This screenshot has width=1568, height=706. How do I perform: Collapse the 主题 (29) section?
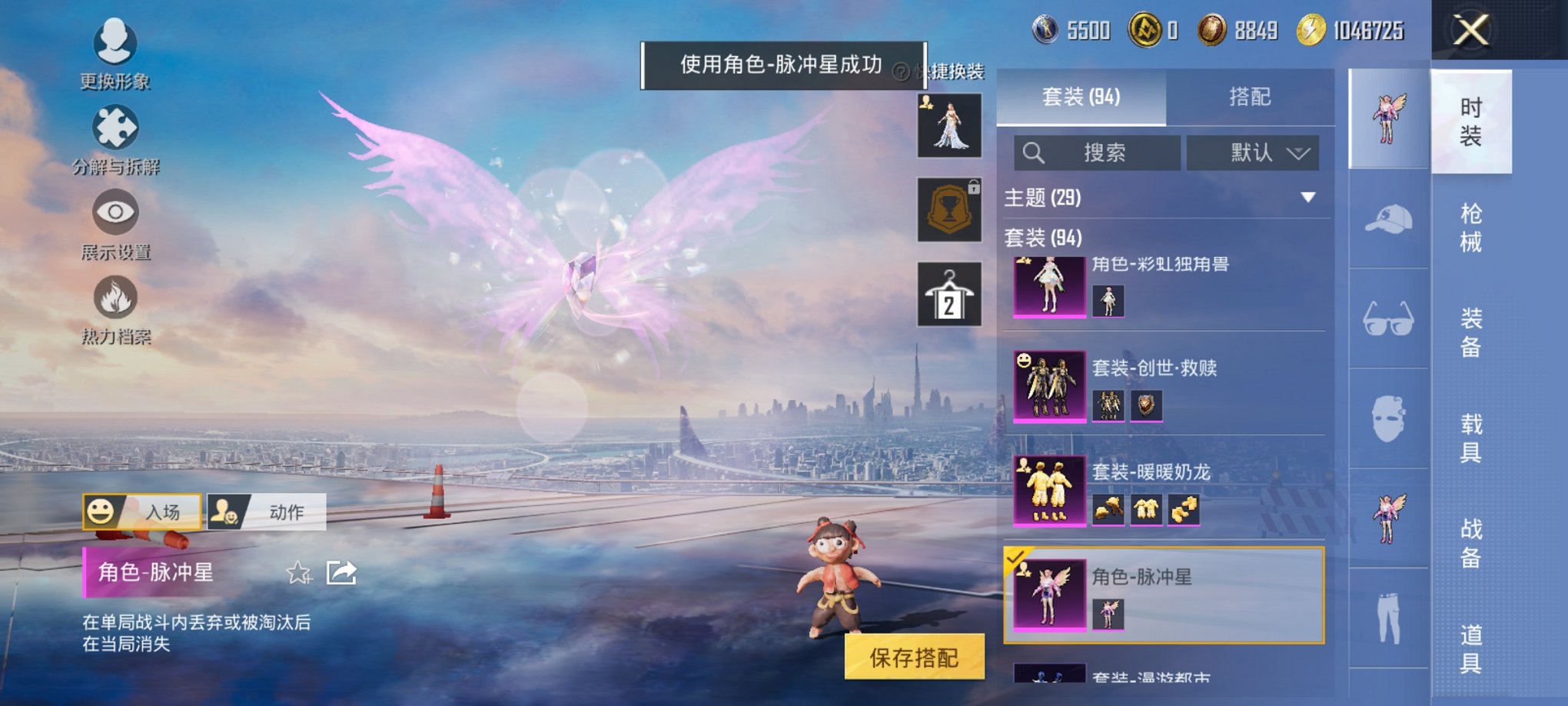1307,197
